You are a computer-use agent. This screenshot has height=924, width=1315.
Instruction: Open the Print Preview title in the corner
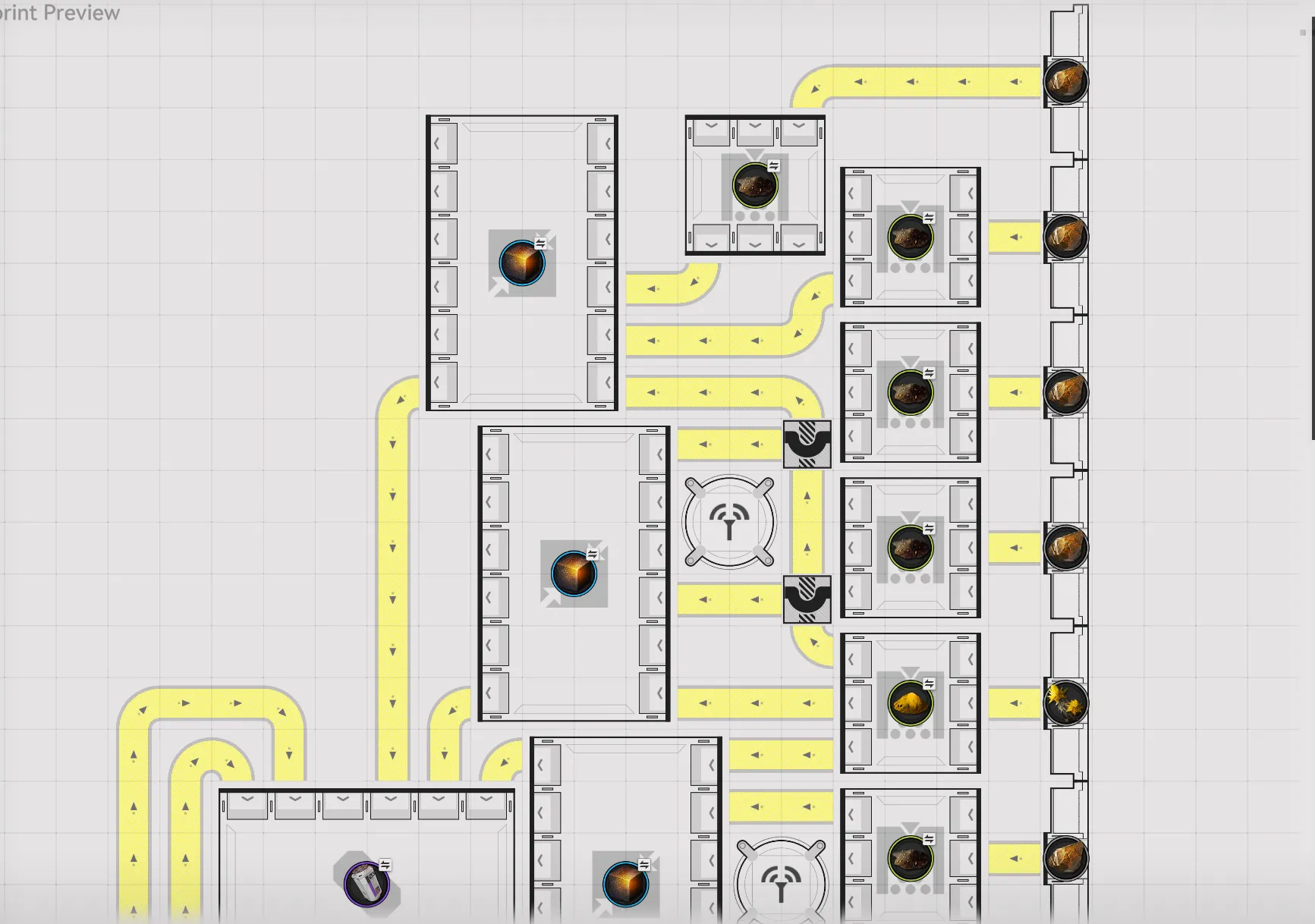(x=61, y=13)
